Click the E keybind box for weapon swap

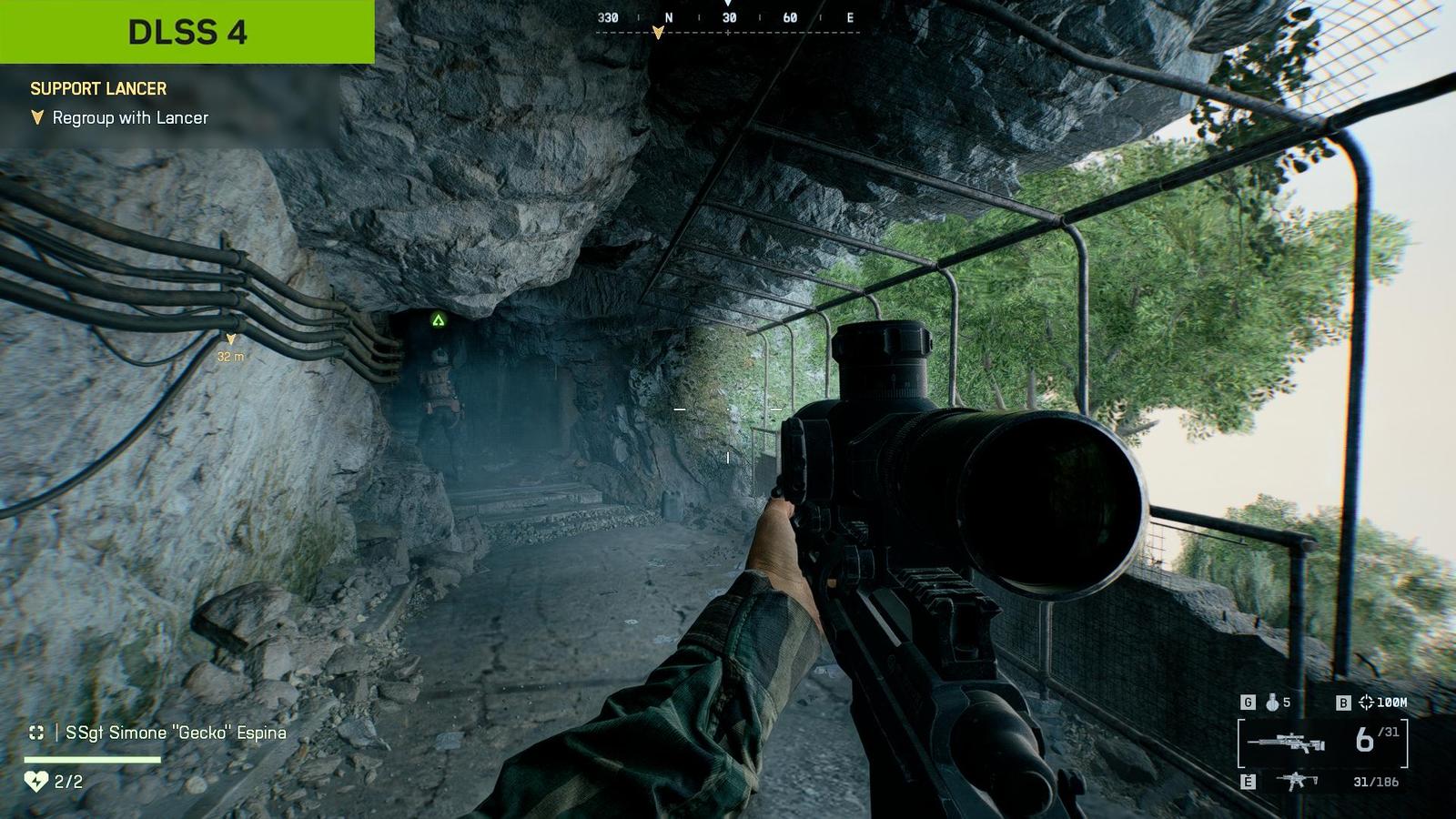[x=1248, y=779]
